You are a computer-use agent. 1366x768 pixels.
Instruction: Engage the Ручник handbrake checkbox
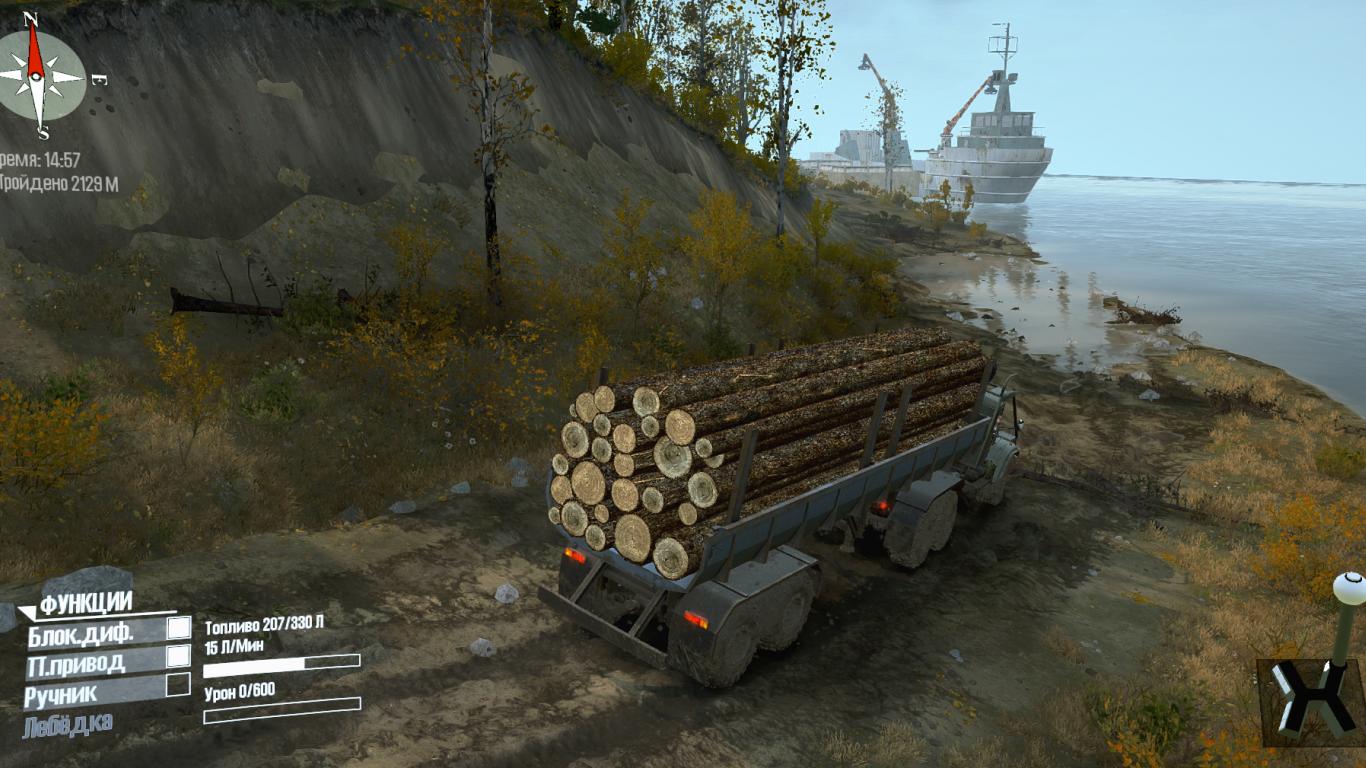[x=178, y=684]
